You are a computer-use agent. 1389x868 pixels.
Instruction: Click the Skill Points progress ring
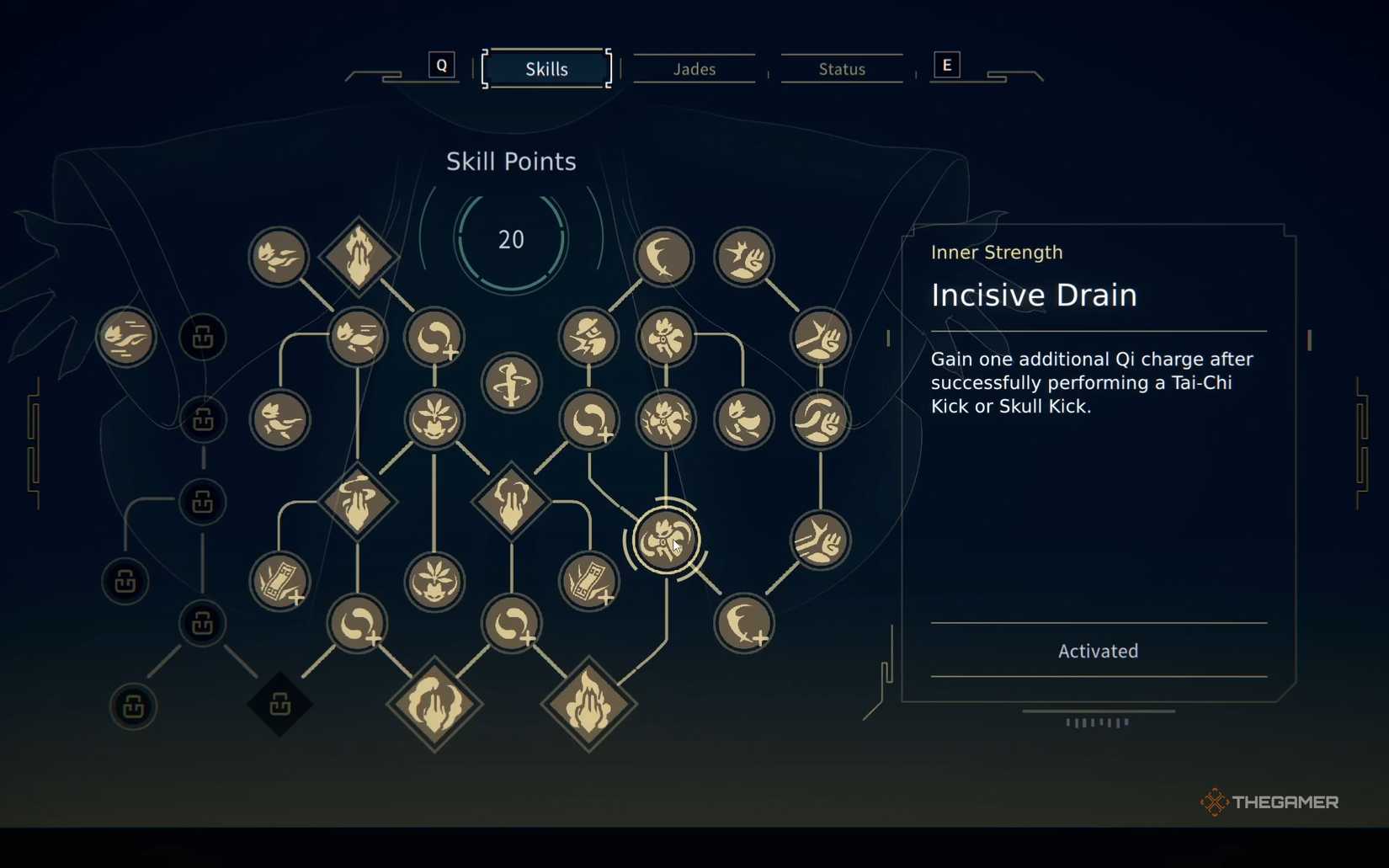[x=511, y=239]
